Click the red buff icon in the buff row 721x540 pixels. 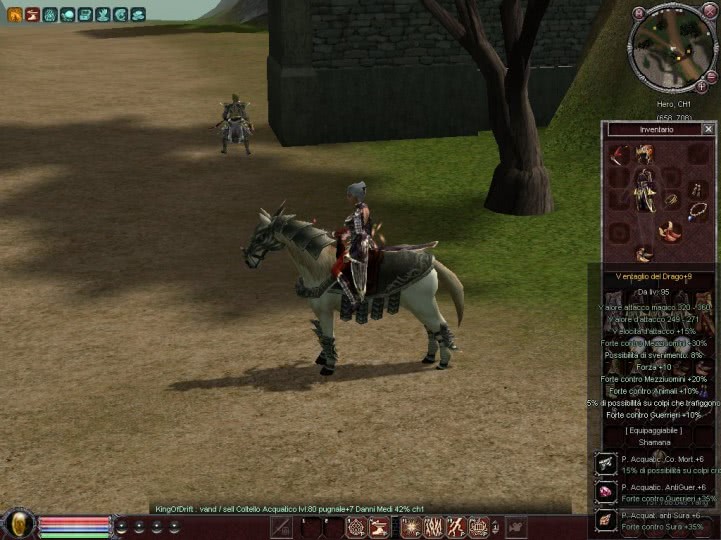coord(32,14)
